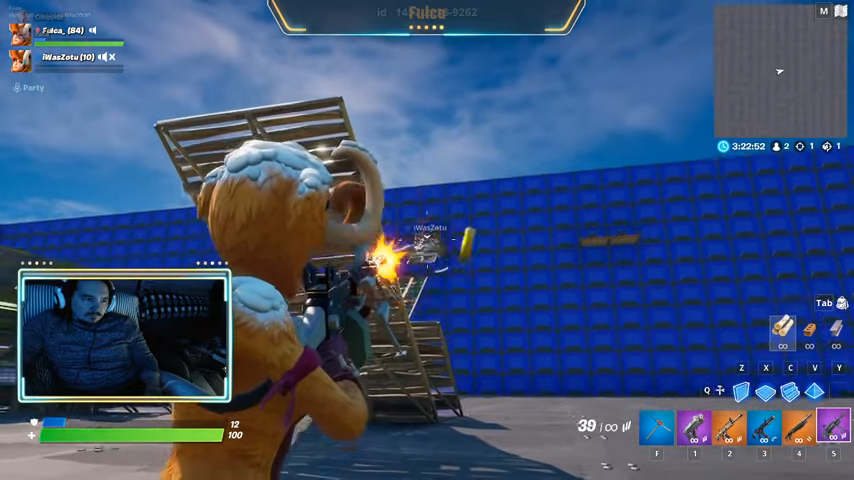Switch to brick building material
The height and width of the screenshot is (480, 854).
tap(810, 329)
